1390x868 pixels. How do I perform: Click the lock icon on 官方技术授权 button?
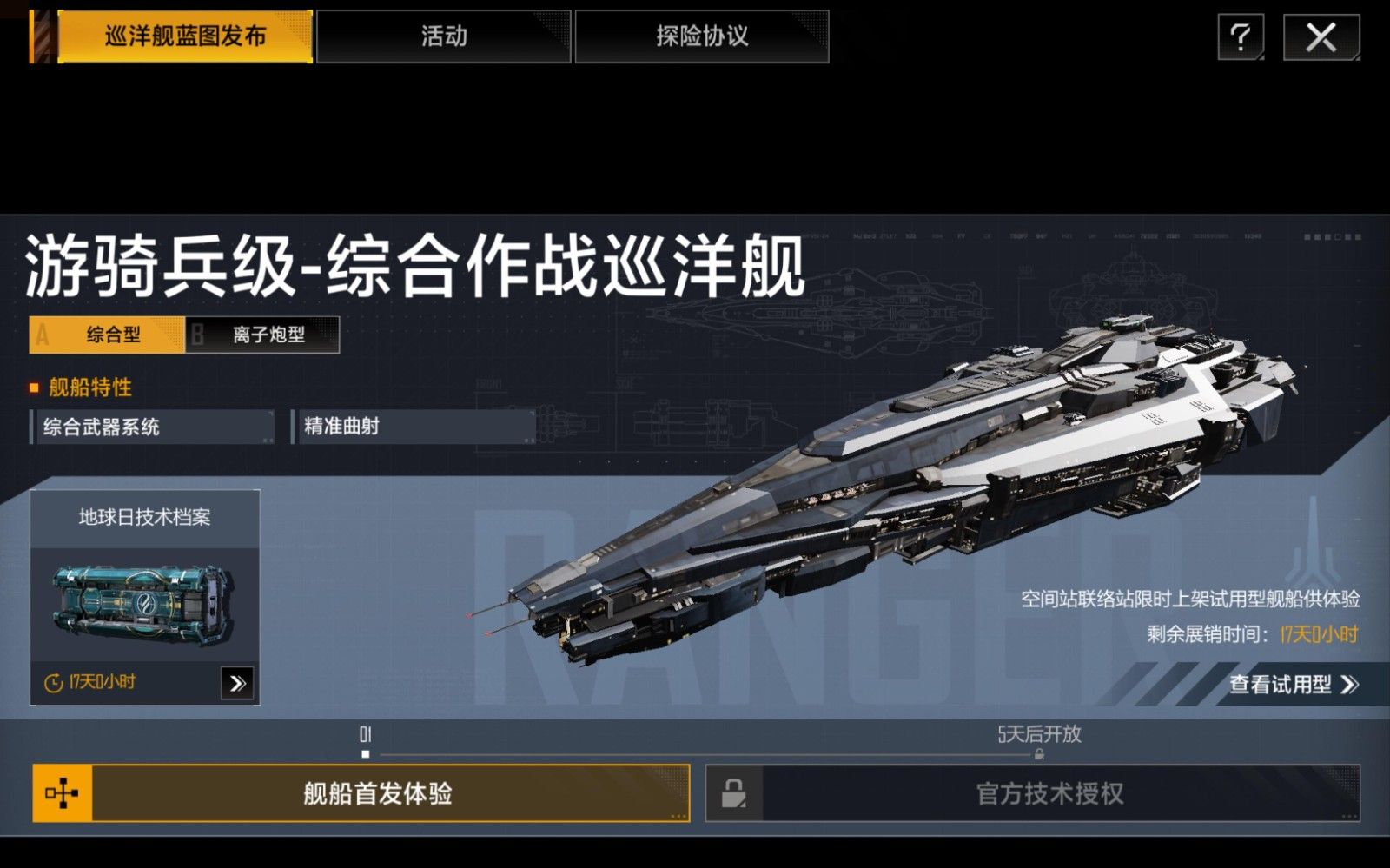tap(732, 793)
